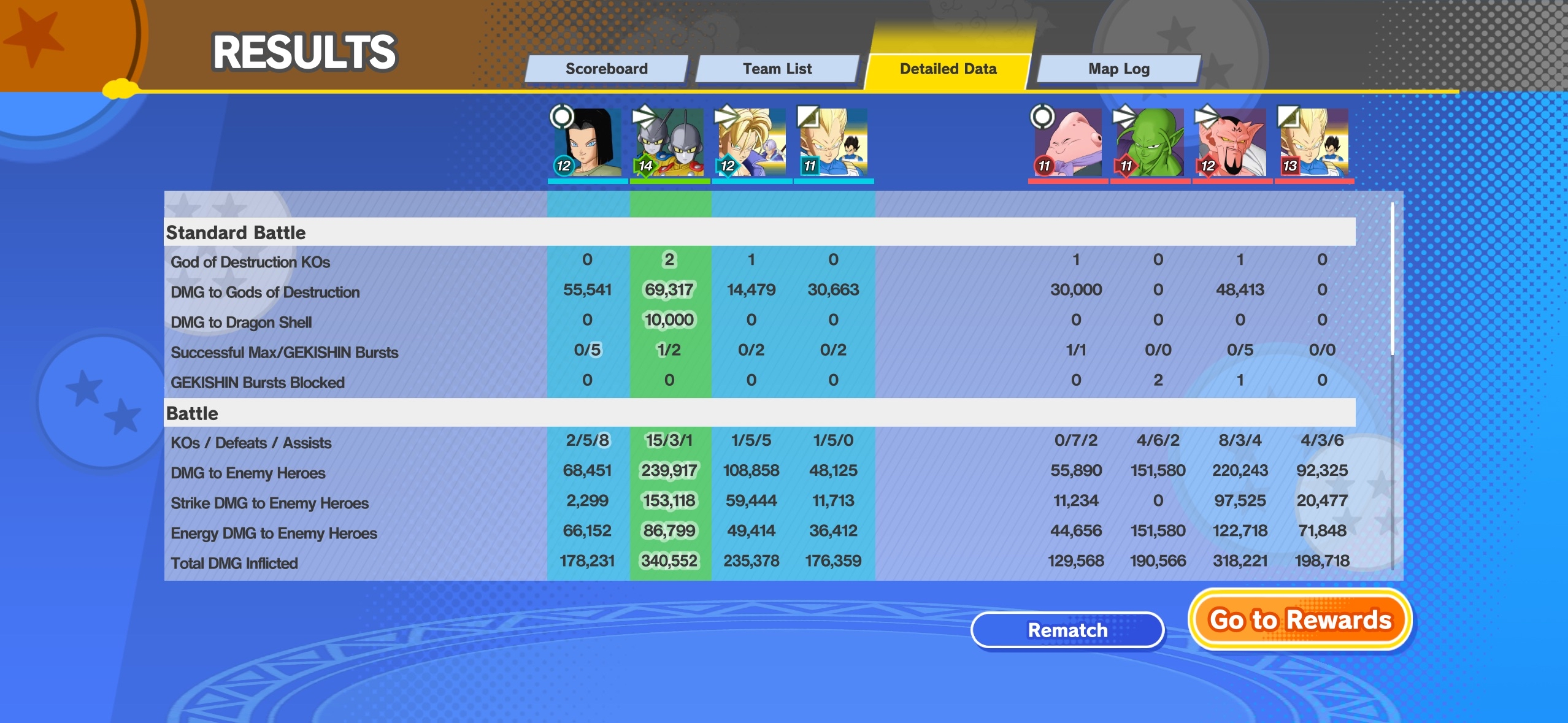This screenshot has width=1568, height=723.
Task: Show the Map Log tab
Action: point(1118,69)
